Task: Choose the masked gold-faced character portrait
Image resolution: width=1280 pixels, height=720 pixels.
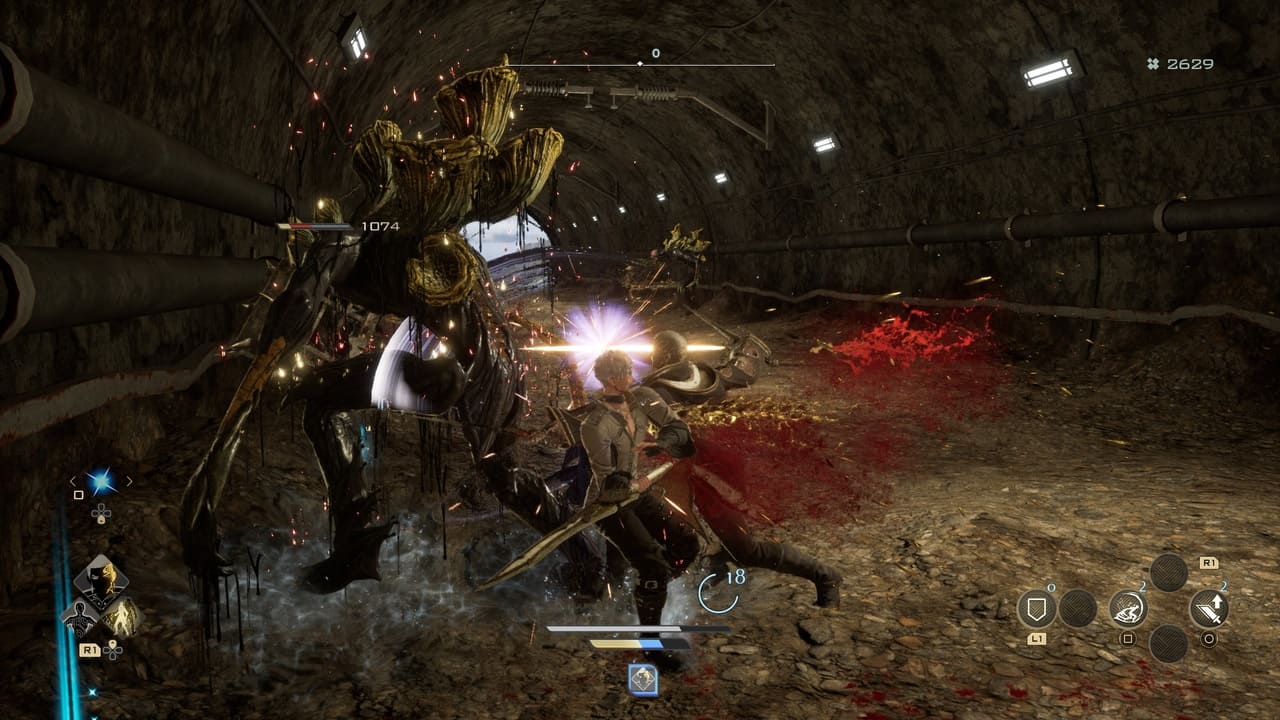Action: (x=101, y=579)
